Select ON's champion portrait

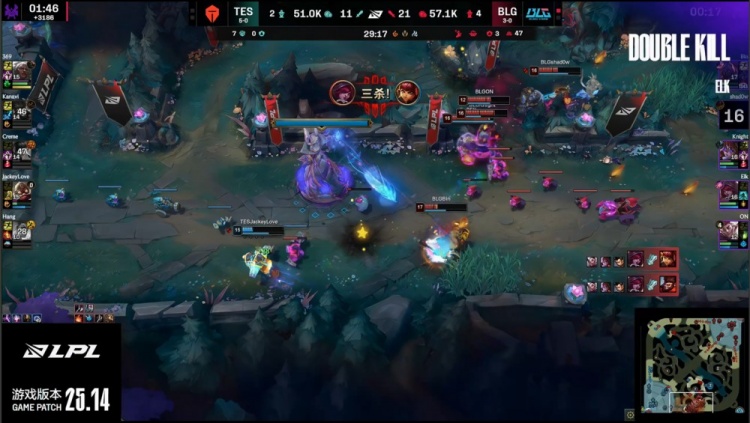point(727,233)
